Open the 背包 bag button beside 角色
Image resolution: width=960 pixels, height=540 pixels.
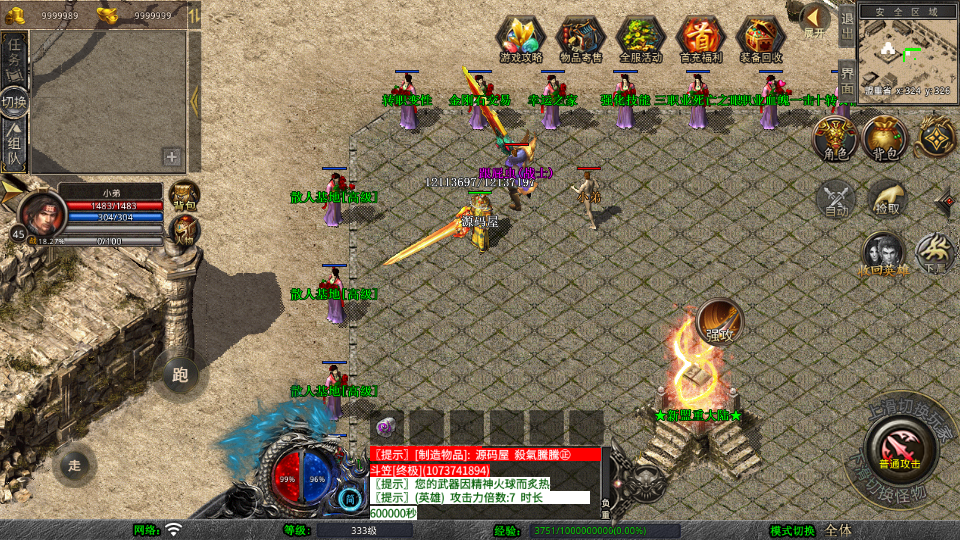point(885,138)
